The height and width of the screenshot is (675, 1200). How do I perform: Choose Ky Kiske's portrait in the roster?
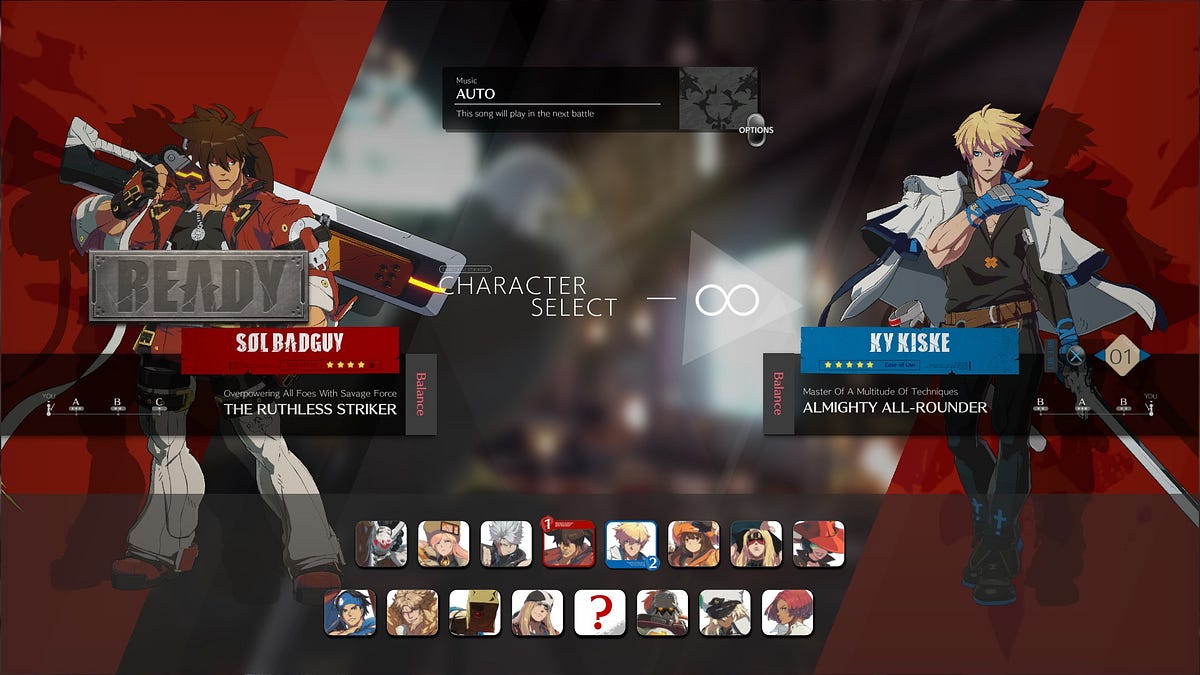631,544
